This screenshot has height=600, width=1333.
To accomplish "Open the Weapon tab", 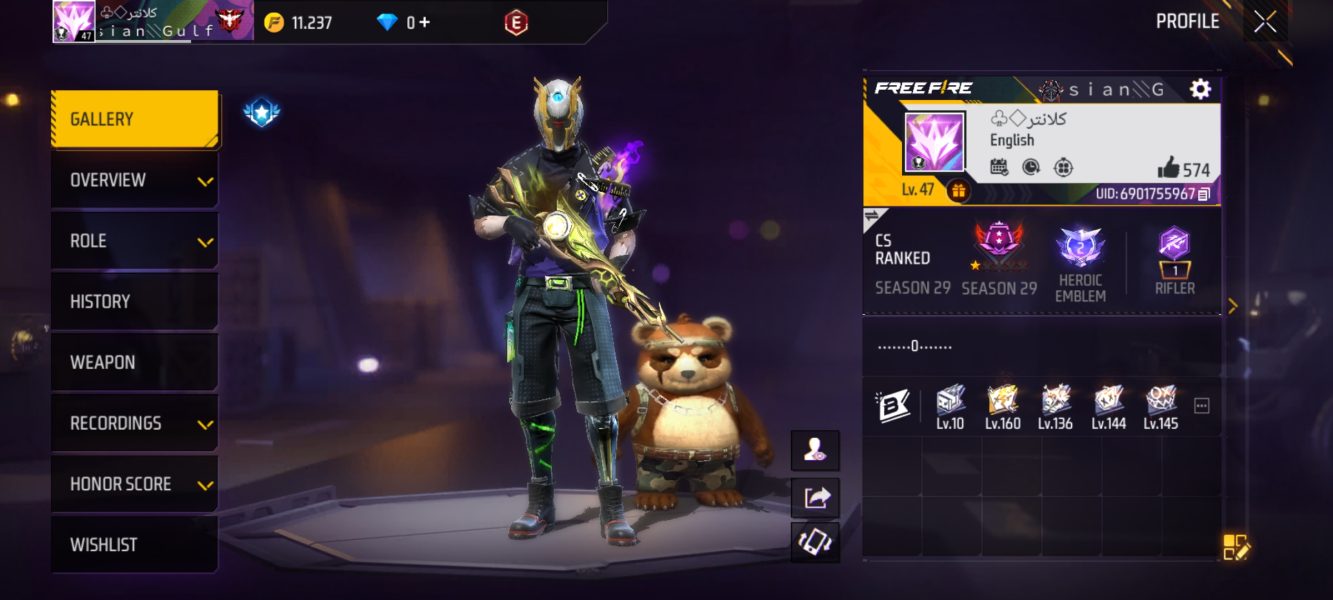I will point(134,362).
